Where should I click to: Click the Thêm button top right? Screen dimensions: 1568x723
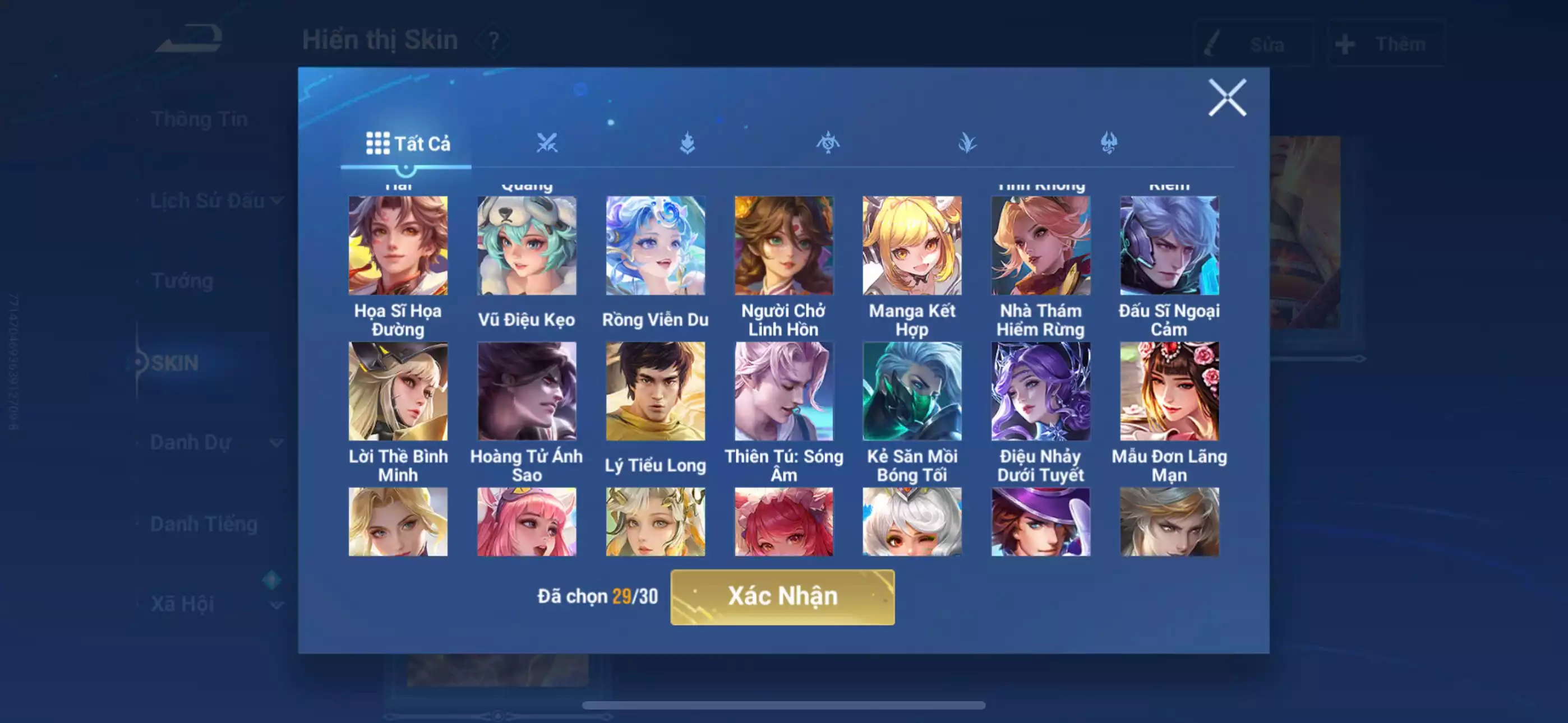click(1388, 43)
